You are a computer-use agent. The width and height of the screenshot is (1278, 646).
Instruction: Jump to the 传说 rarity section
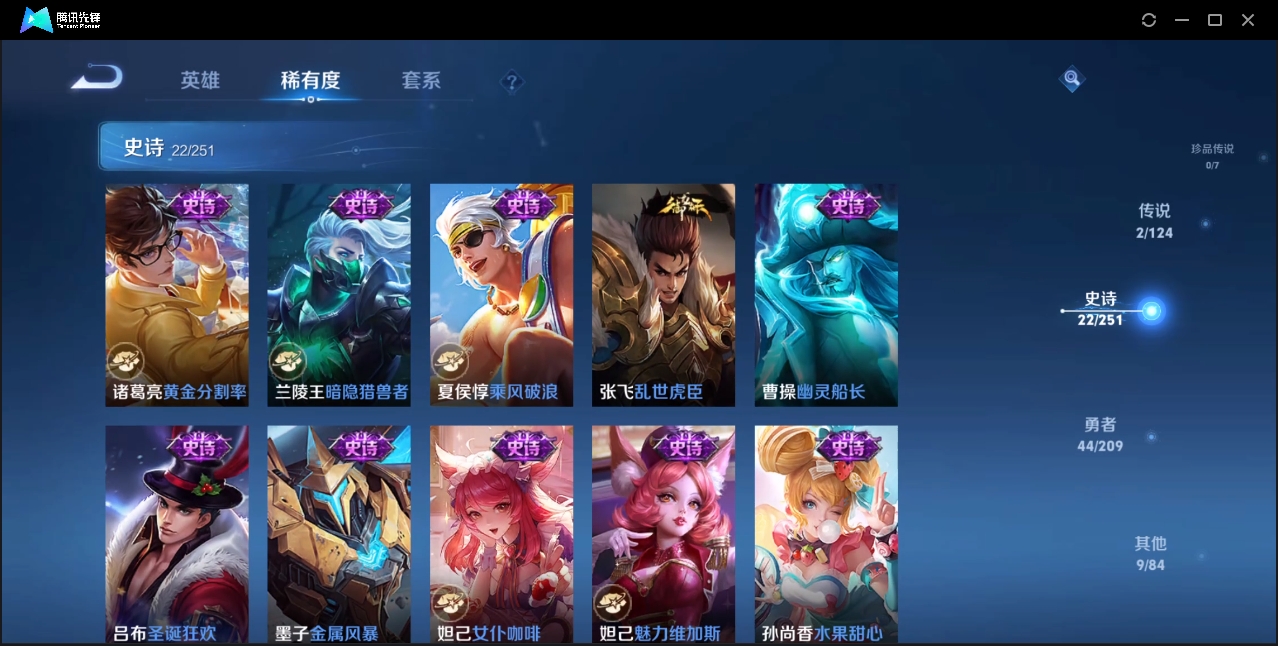(1154, 220)
